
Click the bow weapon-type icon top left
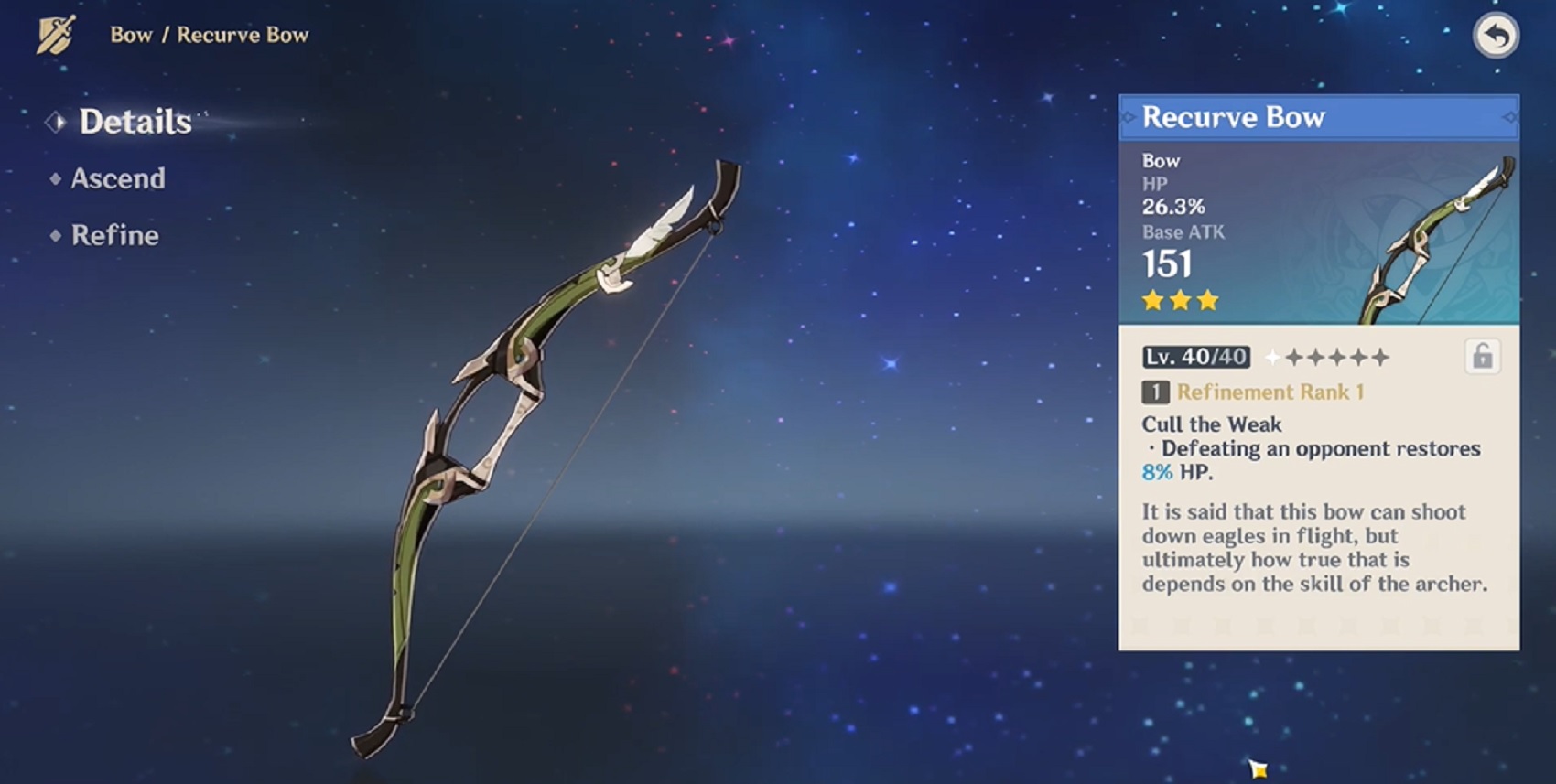[53, 35]
